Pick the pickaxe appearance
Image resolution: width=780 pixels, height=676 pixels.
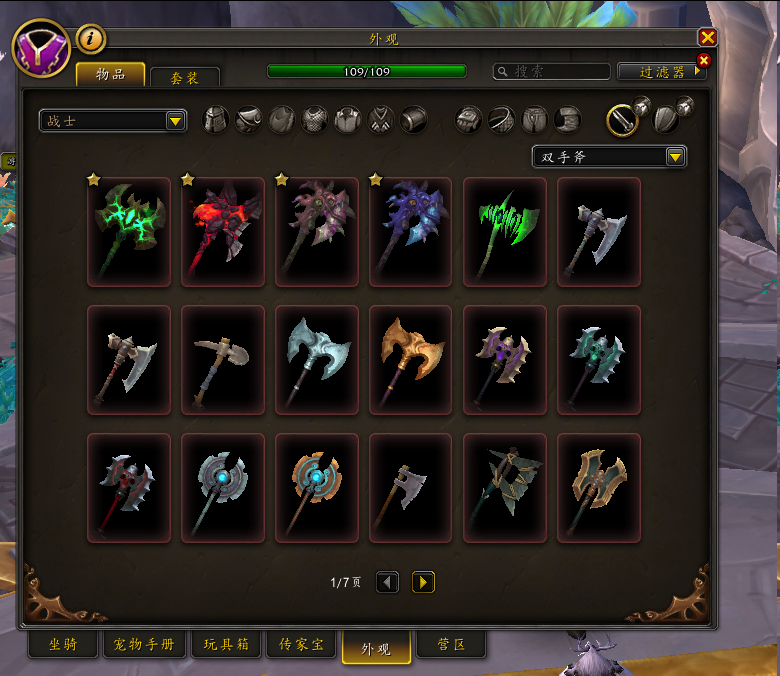[223, 359]
